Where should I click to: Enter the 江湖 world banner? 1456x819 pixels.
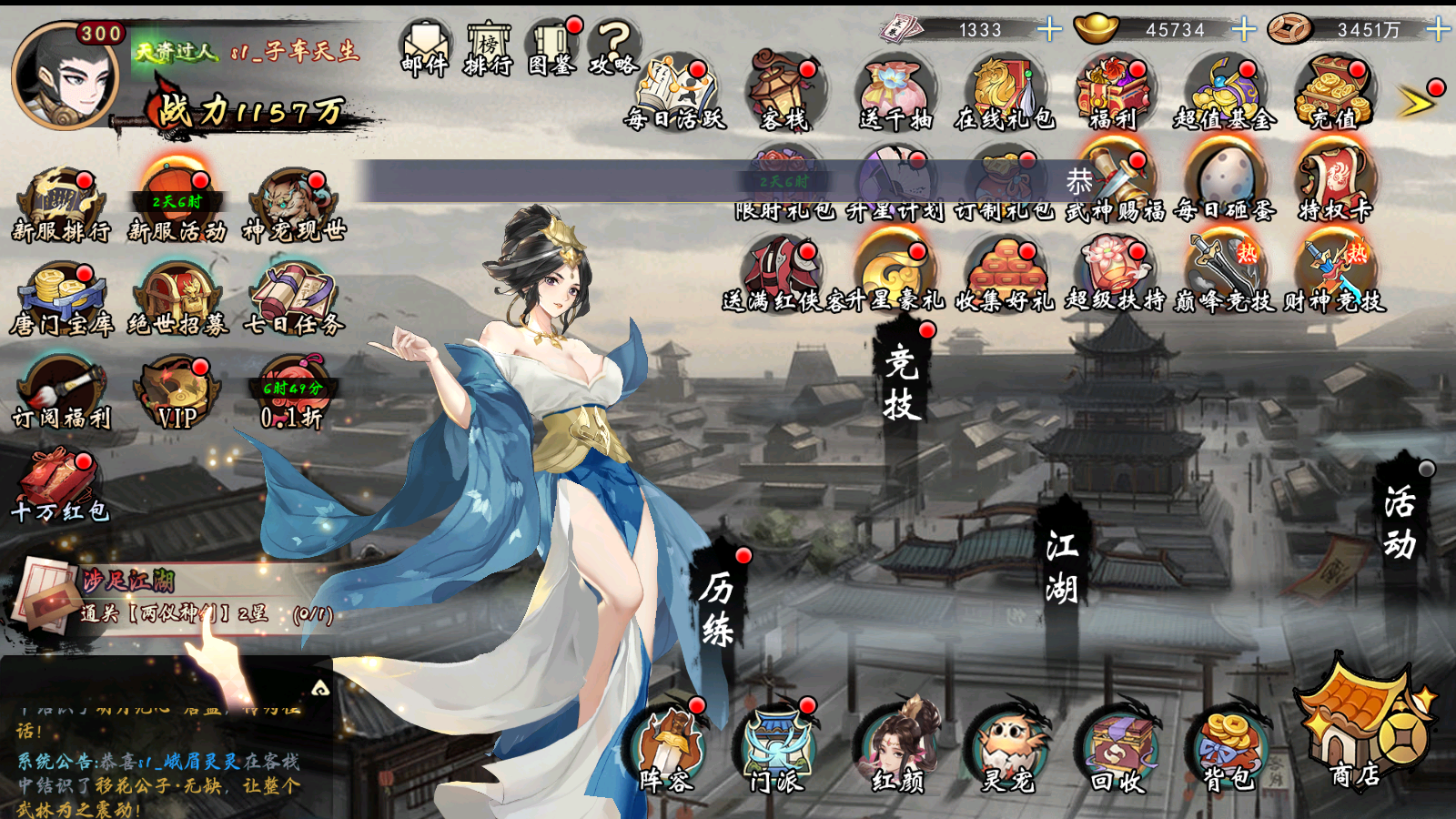(1061, 568)
